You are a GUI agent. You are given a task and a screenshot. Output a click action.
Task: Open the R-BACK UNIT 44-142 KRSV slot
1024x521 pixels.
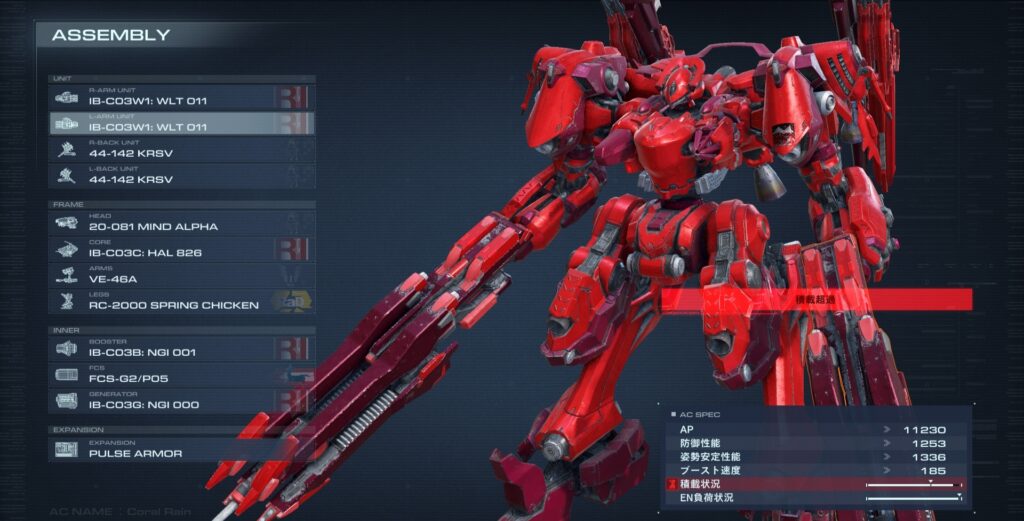point(182,150)
